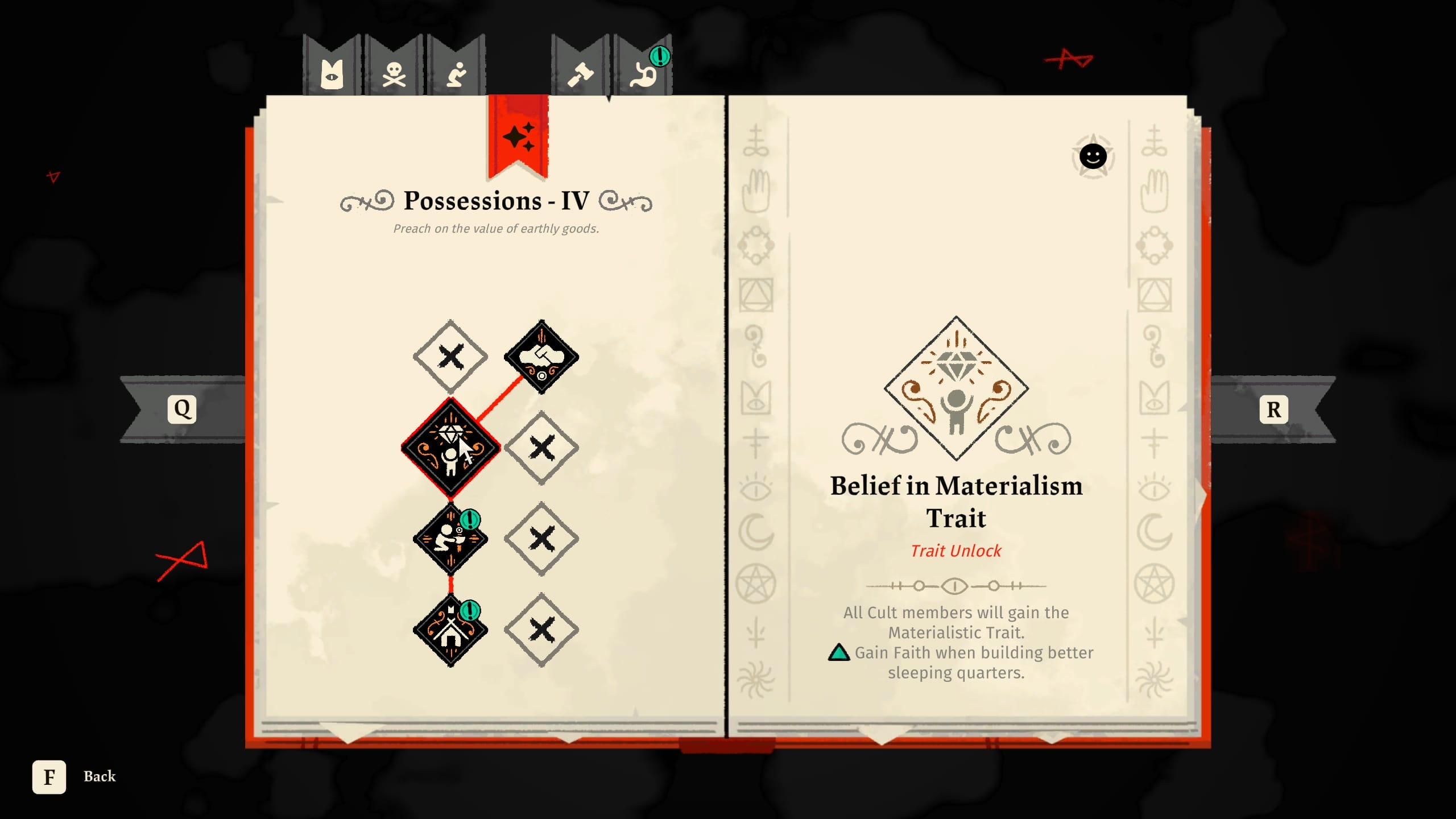Turn the page with the R banner
Screen dimensions: 1456x819
(1273, 411)
